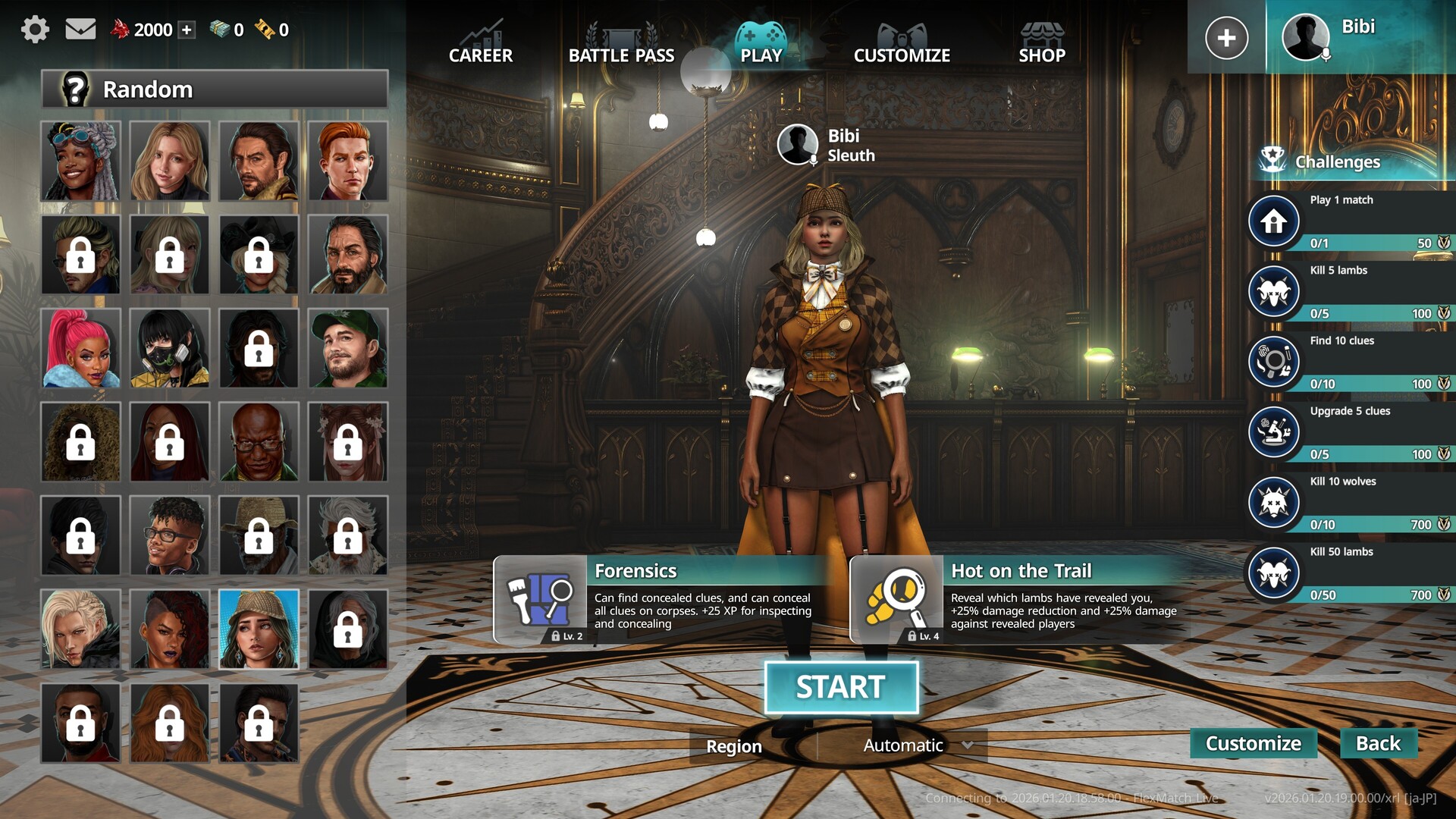Click the START match button

(841, 687)
